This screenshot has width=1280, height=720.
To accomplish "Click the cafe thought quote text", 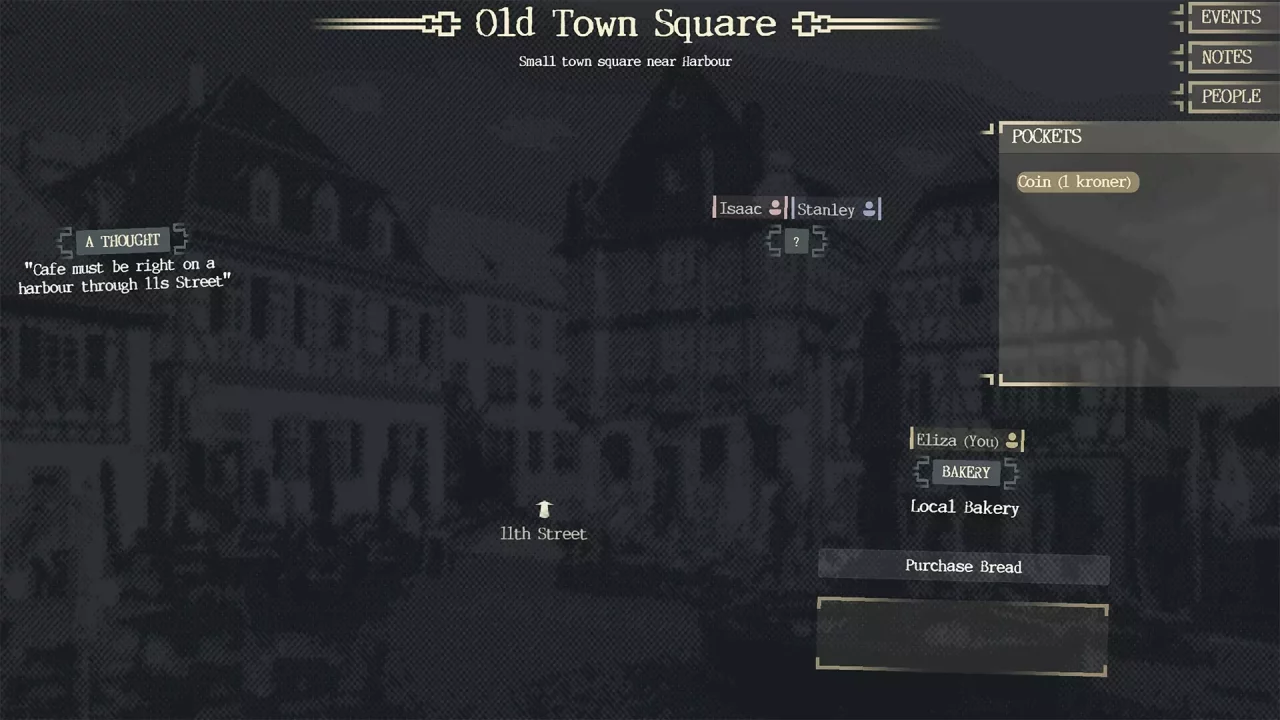I will coord(124,276).
